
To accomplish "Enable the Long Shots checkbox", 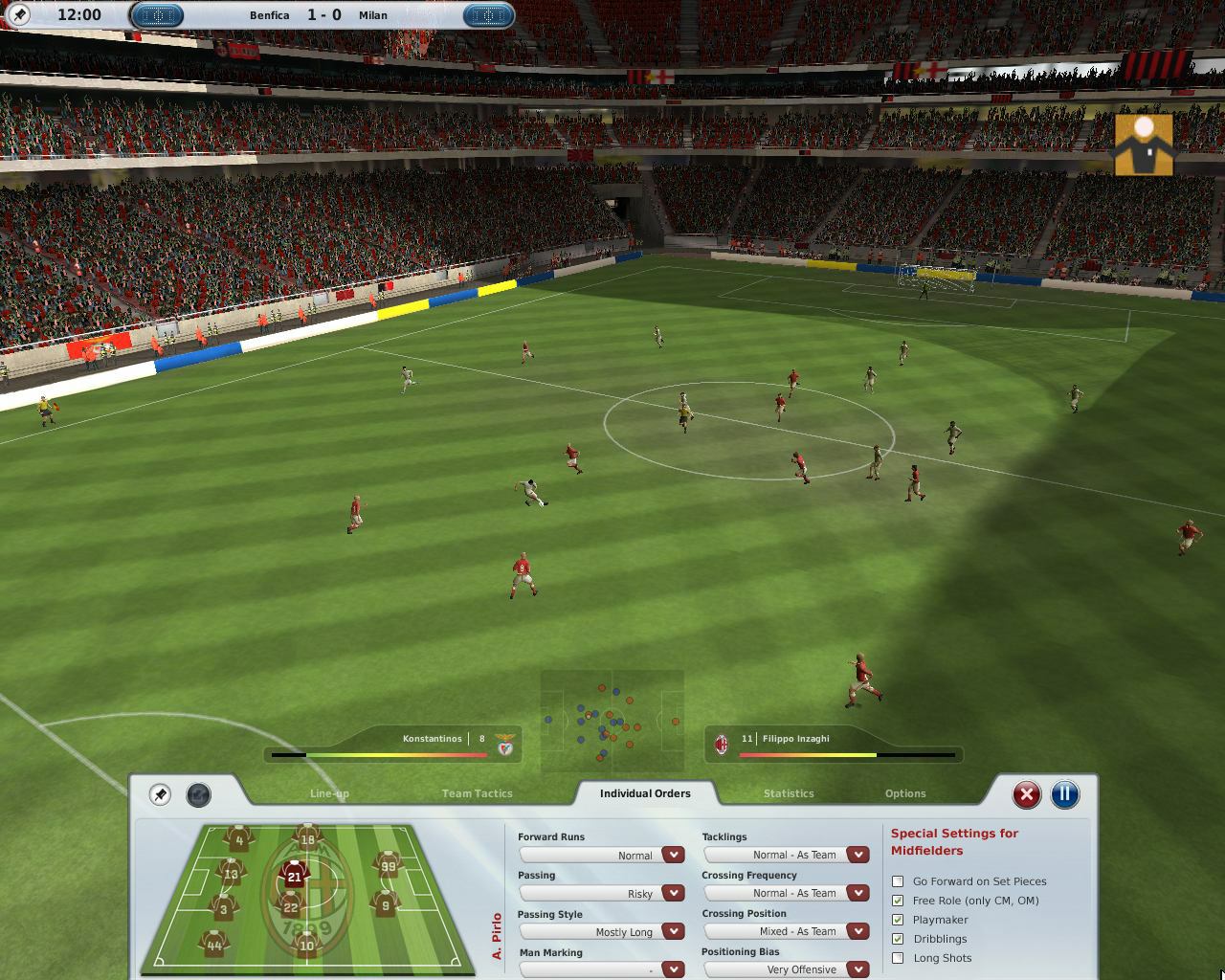I will point(898,958).
